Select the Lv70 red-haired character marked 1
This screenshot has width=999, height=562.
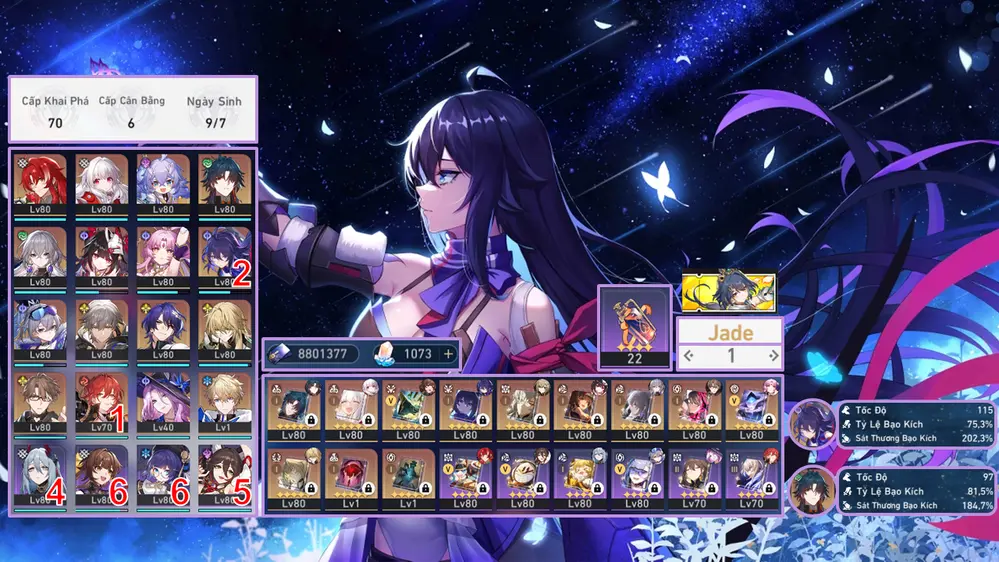pyautogui.click(x=102, y=399)
